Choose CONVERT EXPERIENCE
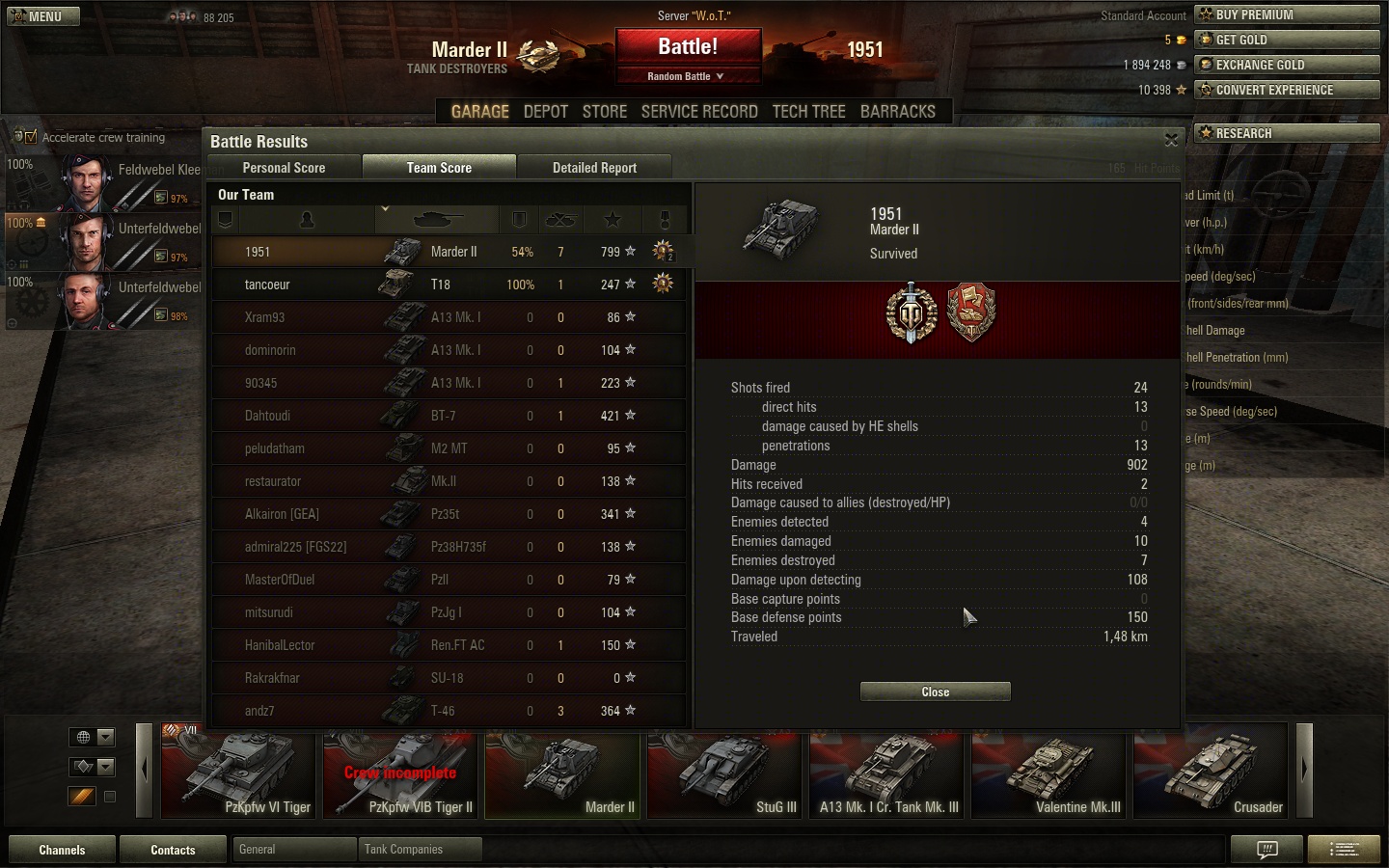Image resolution: width=1389 pixels, height=868 pixels. pyautogui.click(x=1287, y=90)
